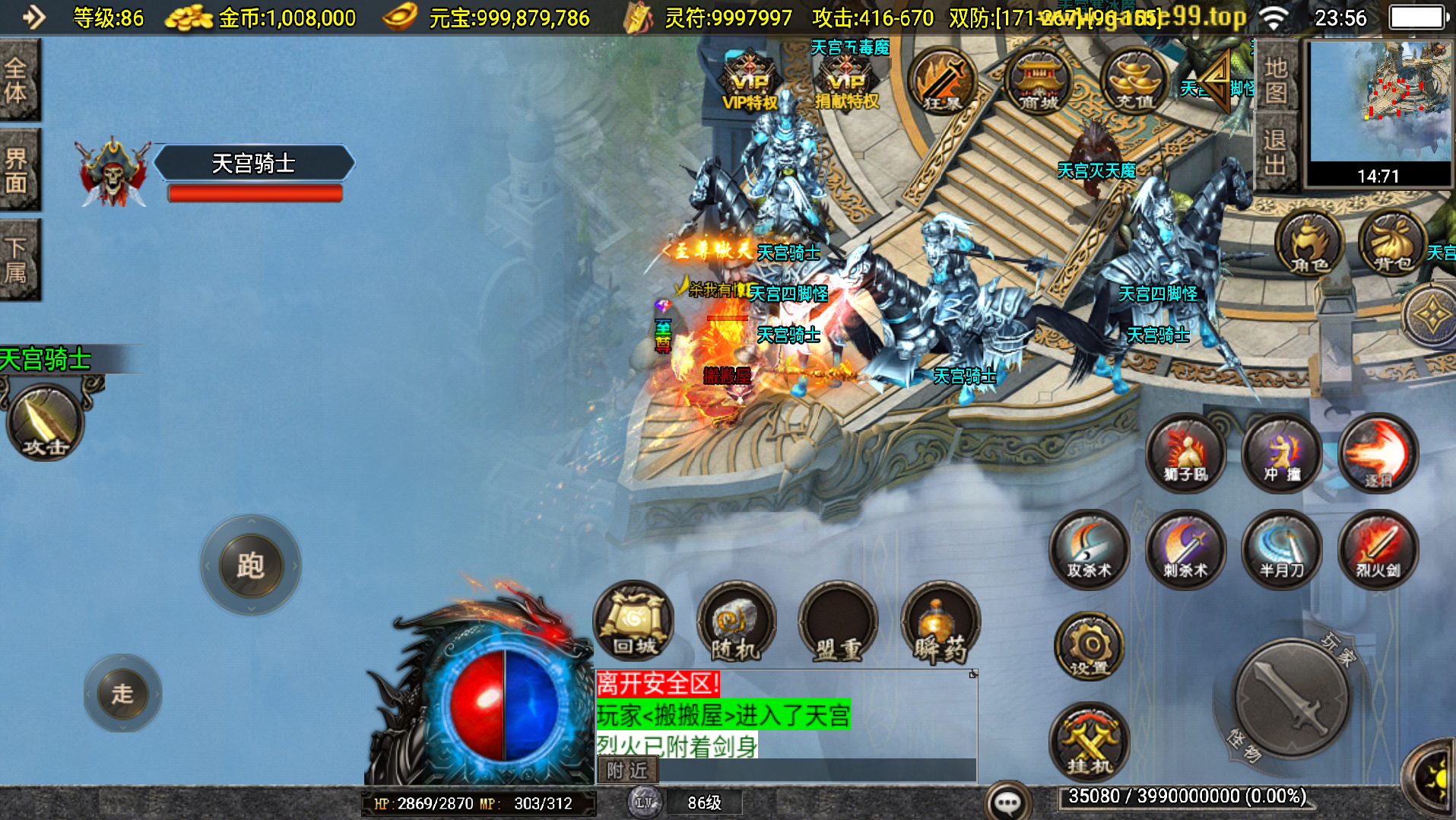1456x820 pixels.
Task: Select the 全体 tab on left edge
Action: pyautogui.click(x=18, y=80)
